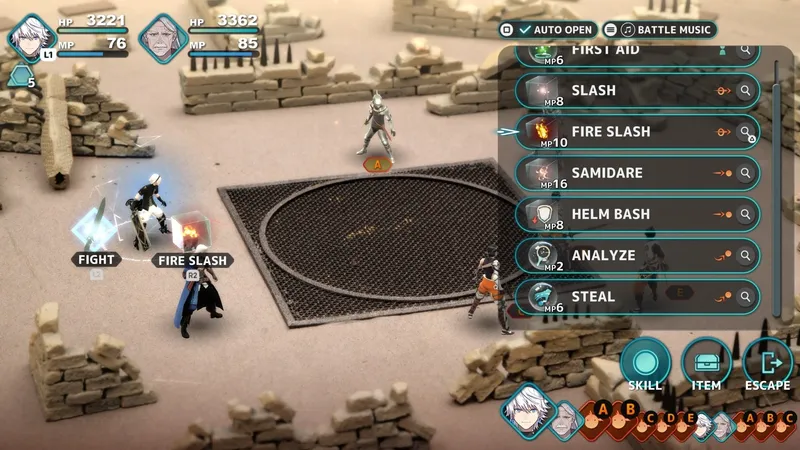800x450 pixels.
Task: Toggle the Auto Open option
Action: click(x=549, y=31)
